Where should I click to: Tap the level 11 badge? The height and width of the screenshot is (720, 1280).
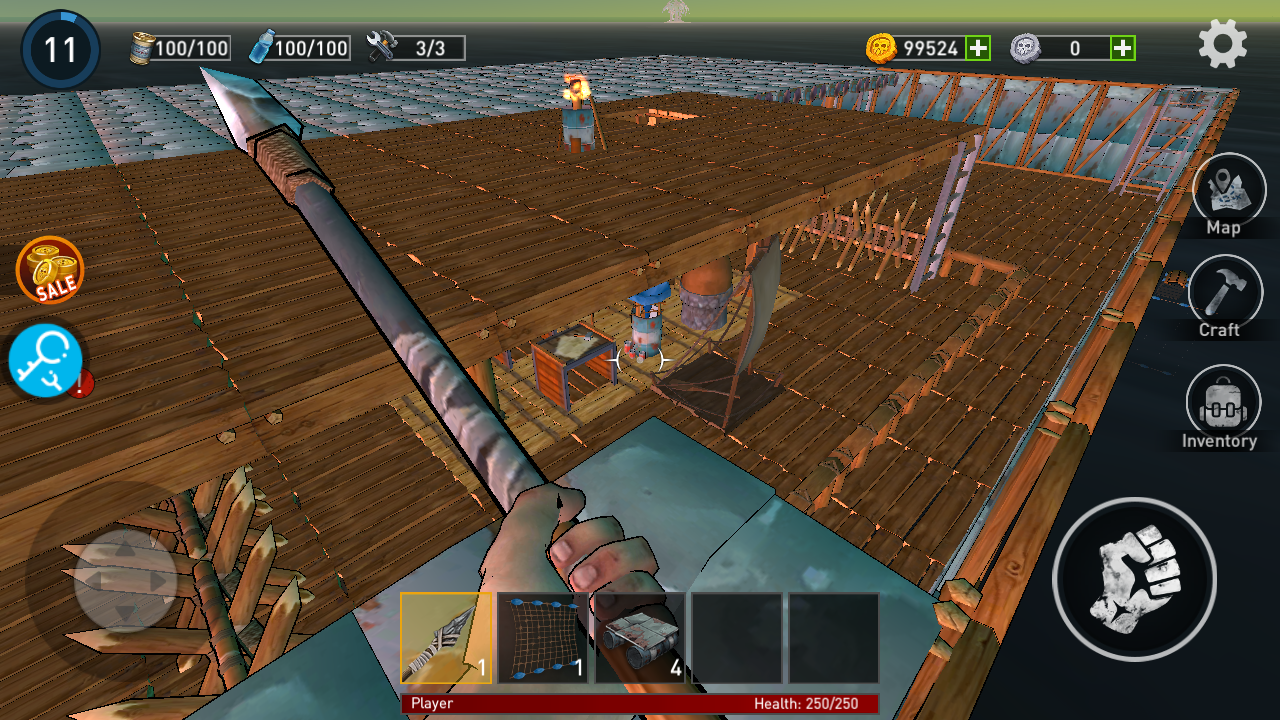click(60, 50)
